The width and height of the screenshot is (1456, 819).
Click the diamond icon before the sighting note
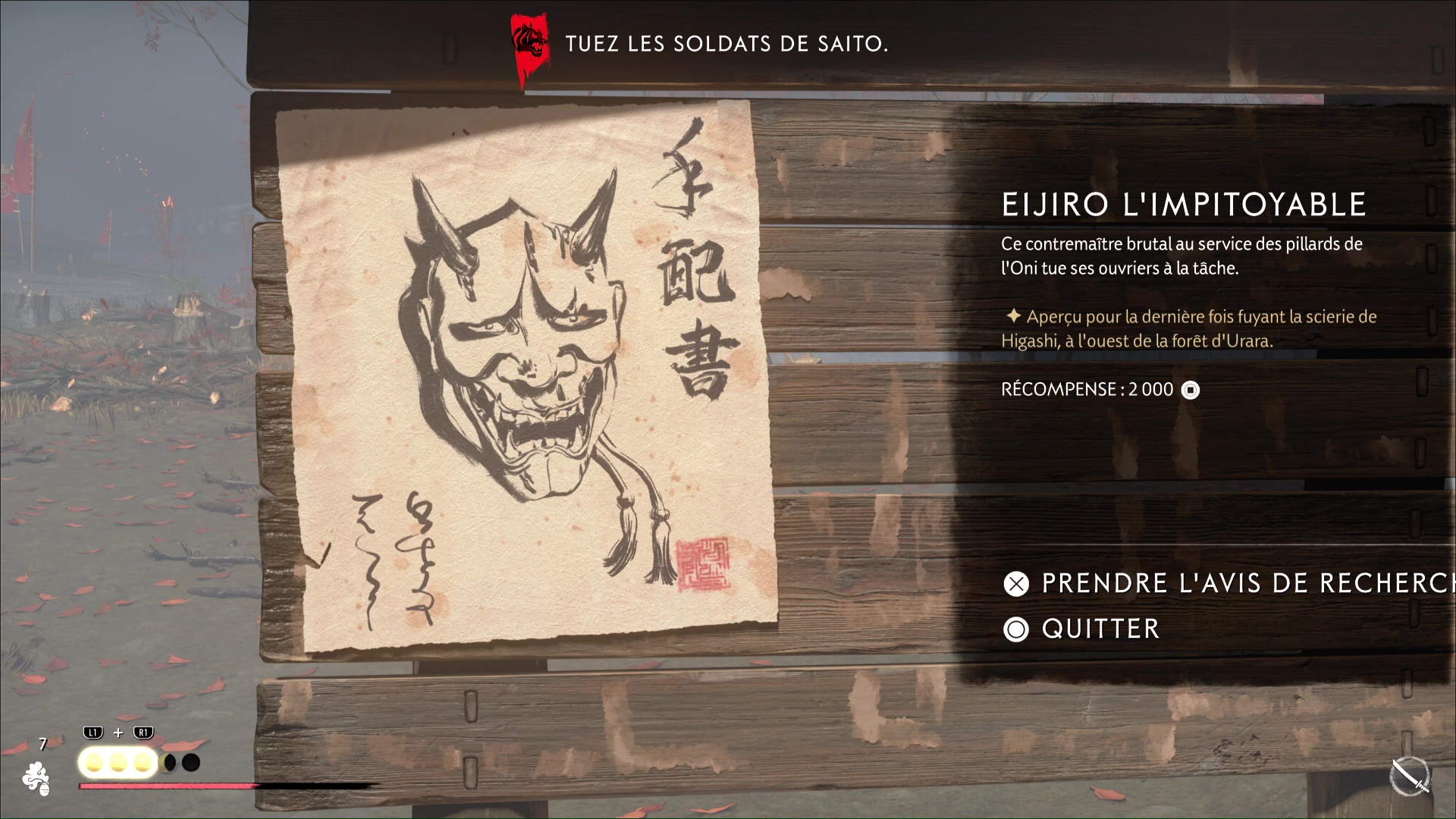[x=1014, y=318]
